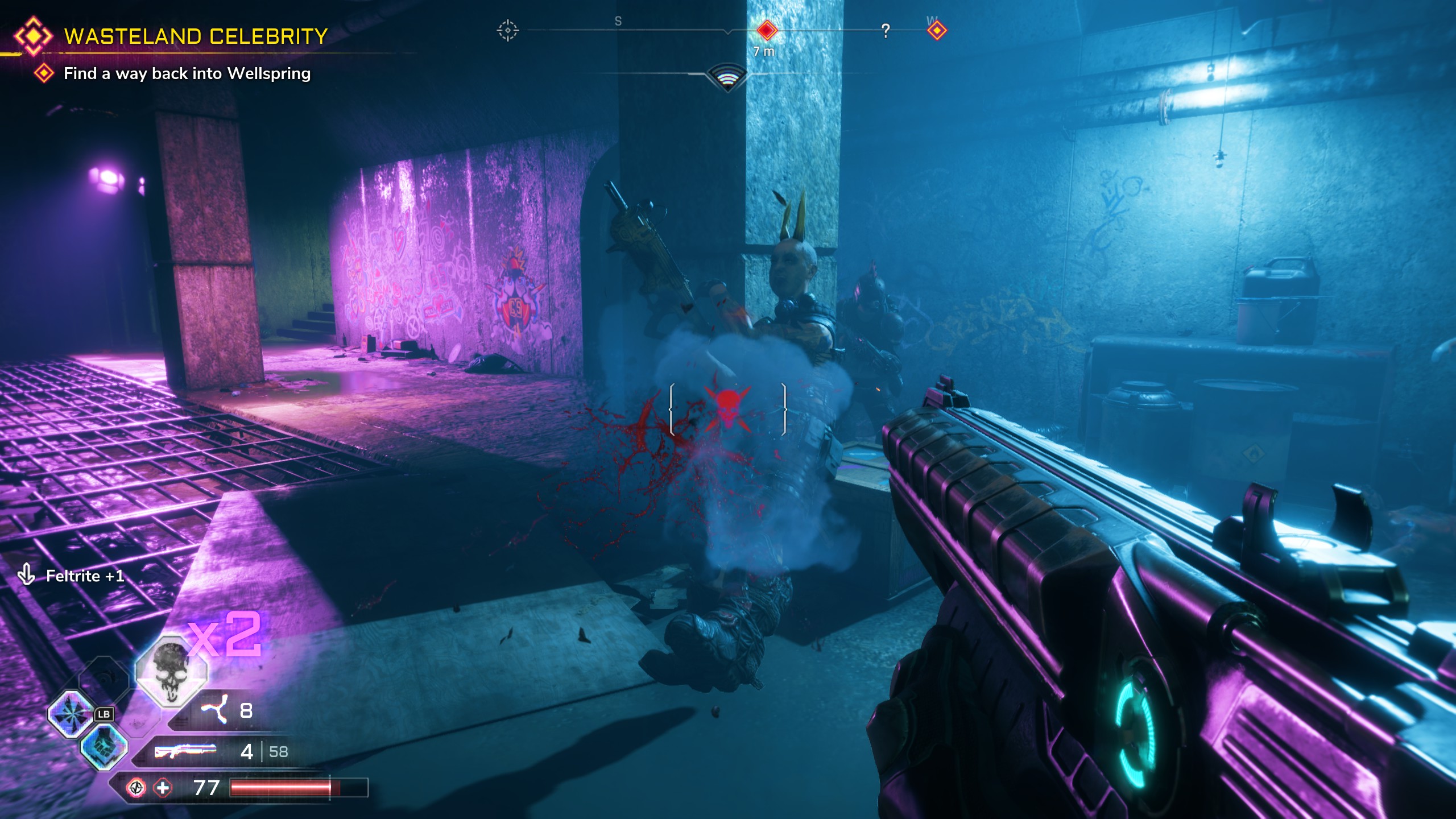This screenshot has height=819, width=1456.
Task: Click the round red emblem beside the plus icon
Action: pyautogui.click(x=136, y=788)
